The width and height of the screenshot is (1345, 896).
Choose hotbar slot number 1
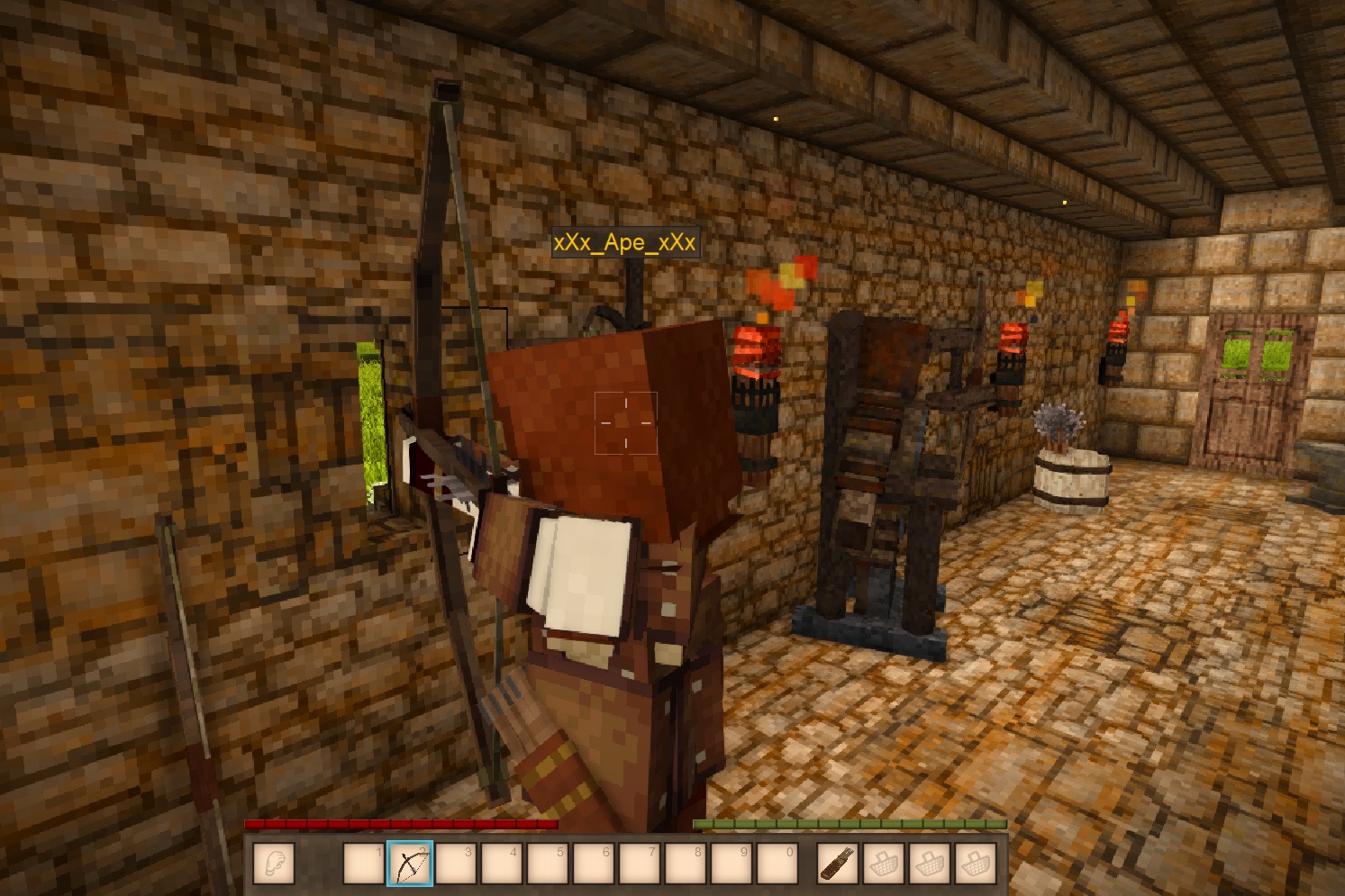pyautogui.click(x=364, y=864)
